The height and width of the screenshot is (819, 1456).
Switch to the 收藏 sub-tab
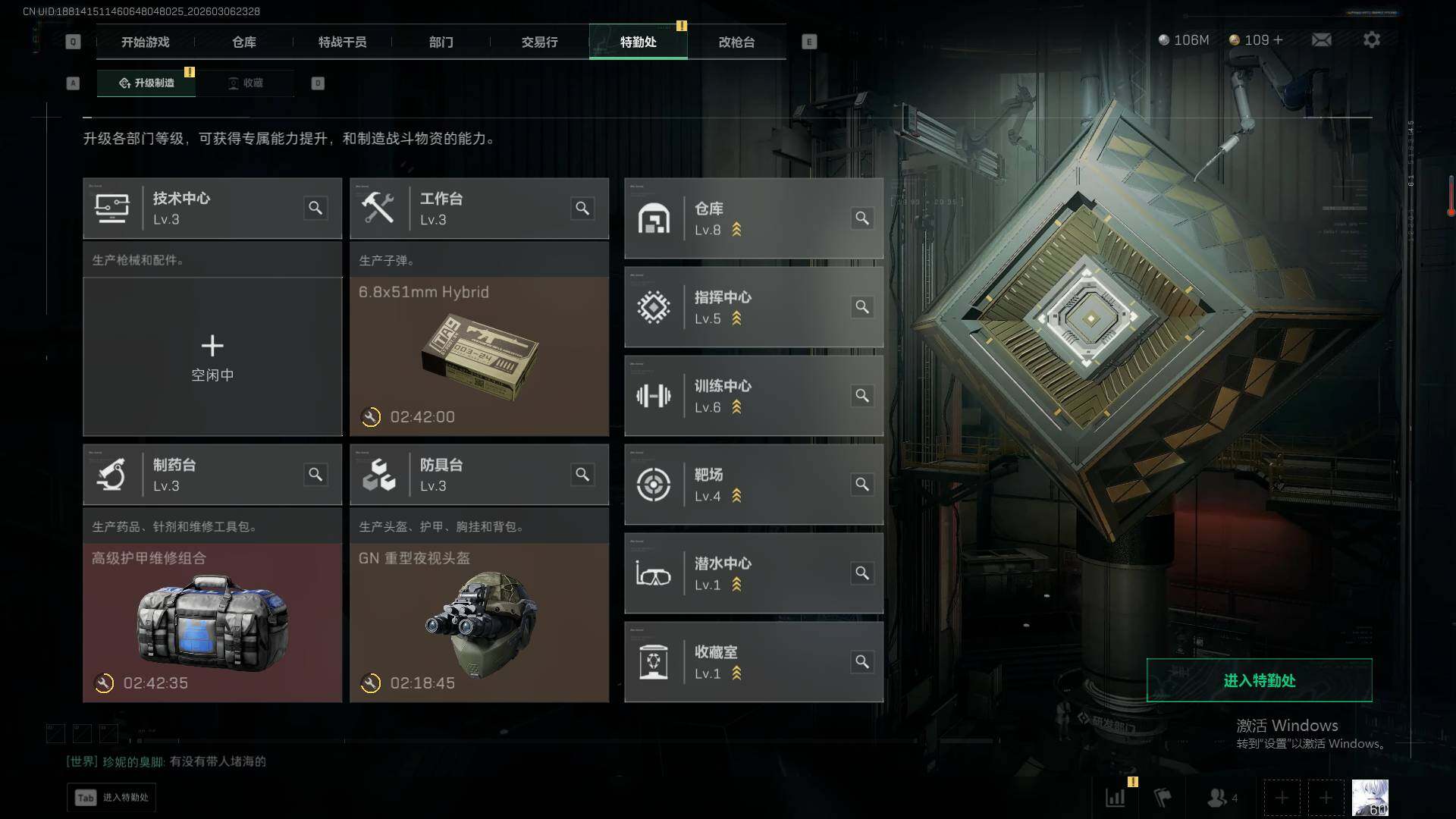click(x=246, y=83)
